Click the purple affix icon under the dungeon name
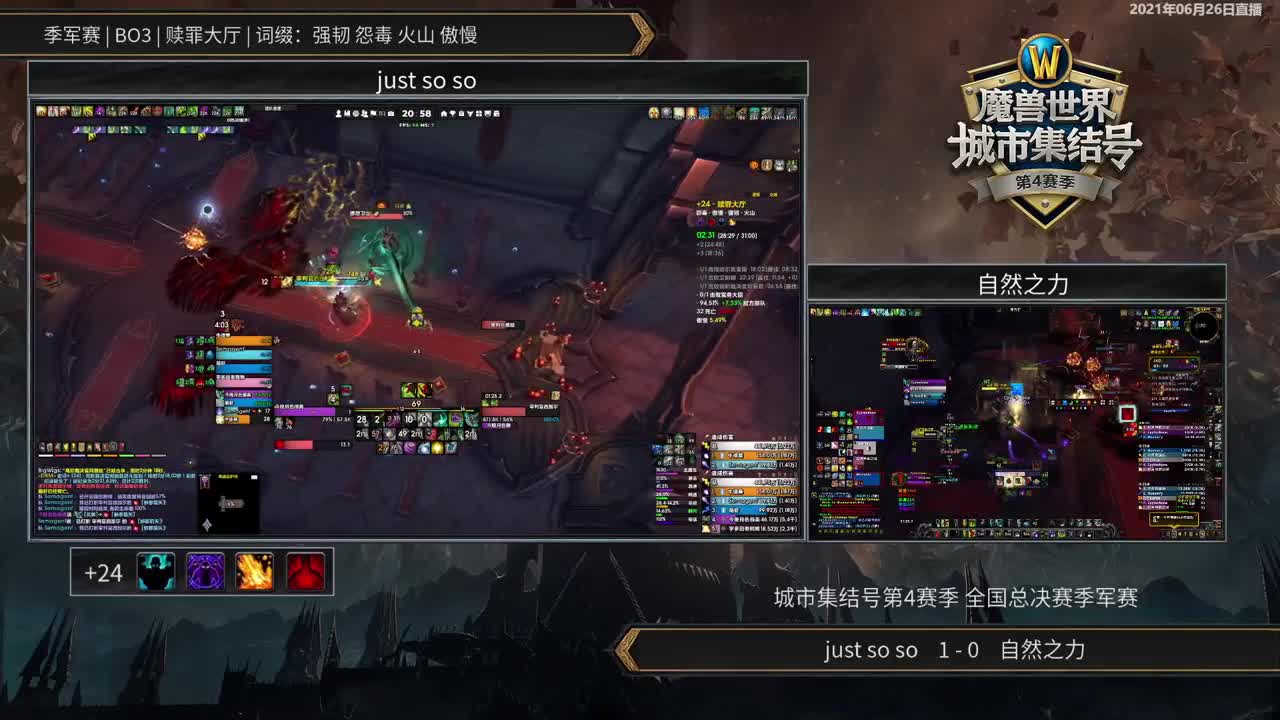 (700, 222)
